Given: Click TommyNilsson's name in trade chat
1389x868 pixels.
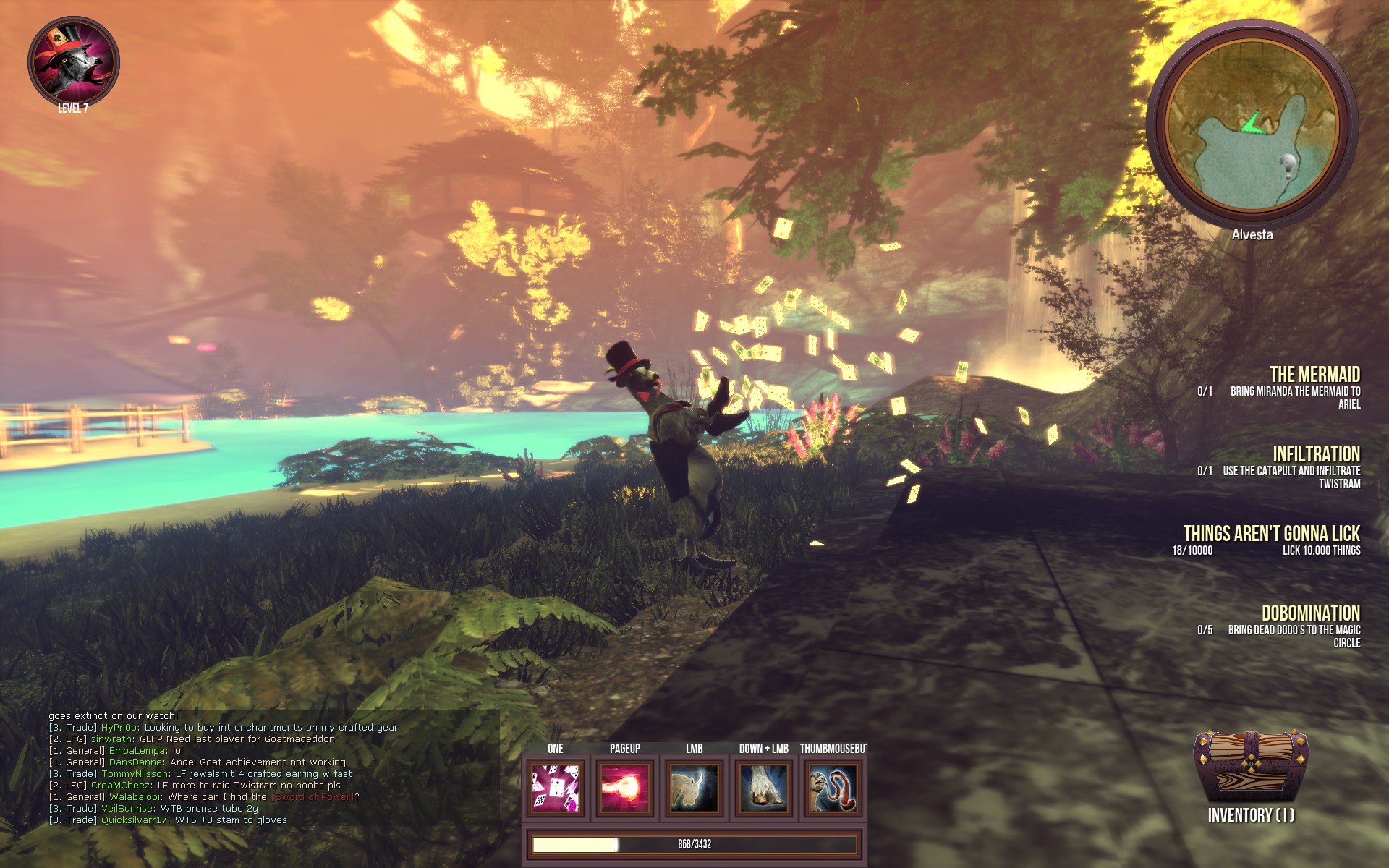Looking at the screenshot, I should [135, 774].
